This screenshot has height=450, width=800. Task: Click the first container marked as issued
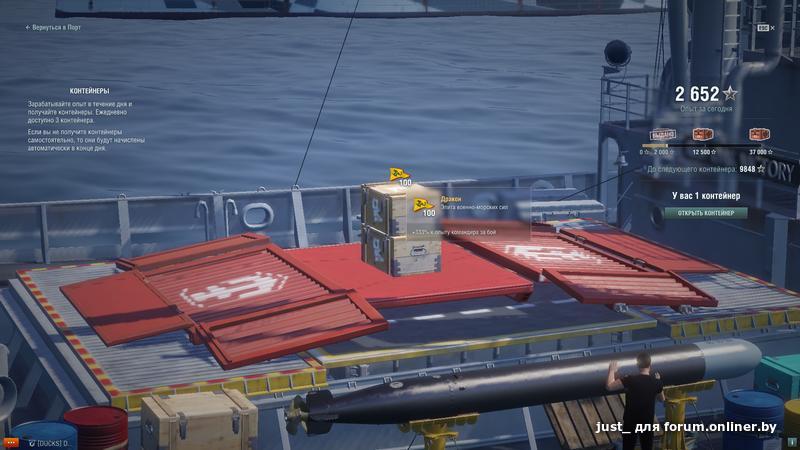pyautogui.click(x=663, y=136)
